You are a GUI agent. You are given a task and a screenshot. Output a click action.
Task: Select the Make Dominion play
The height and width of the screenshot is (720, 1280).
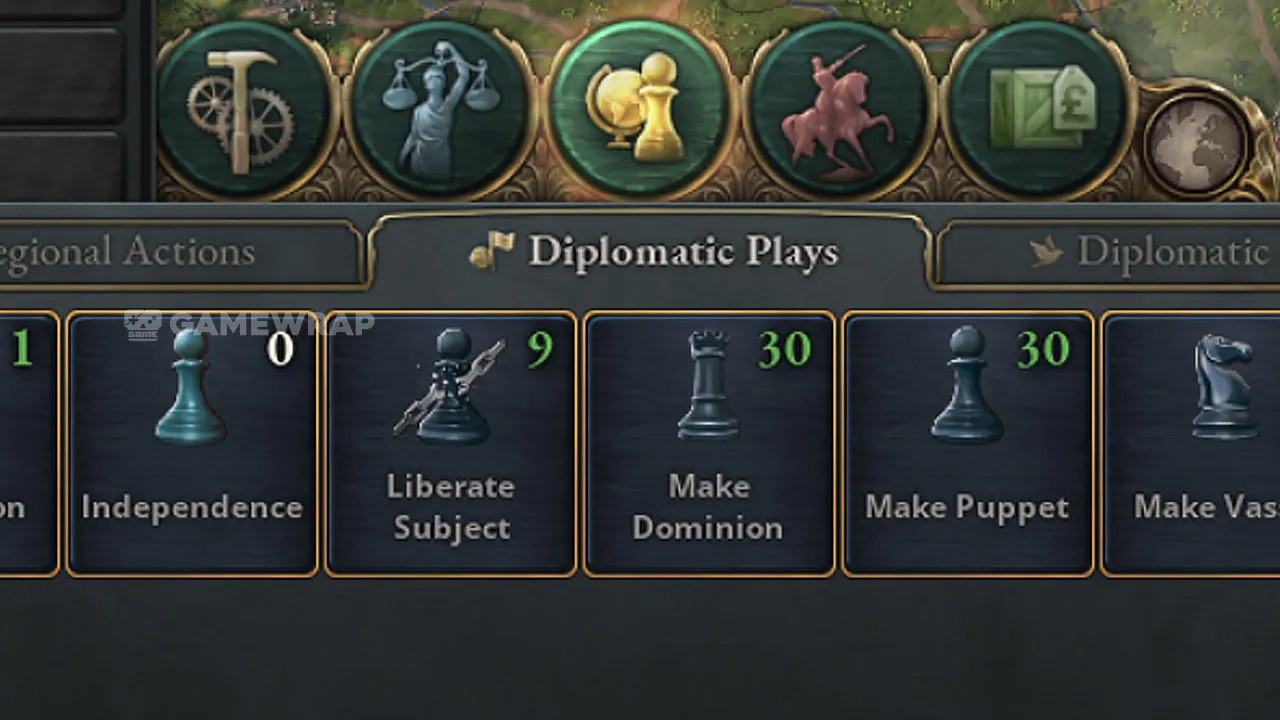point(709,443)
